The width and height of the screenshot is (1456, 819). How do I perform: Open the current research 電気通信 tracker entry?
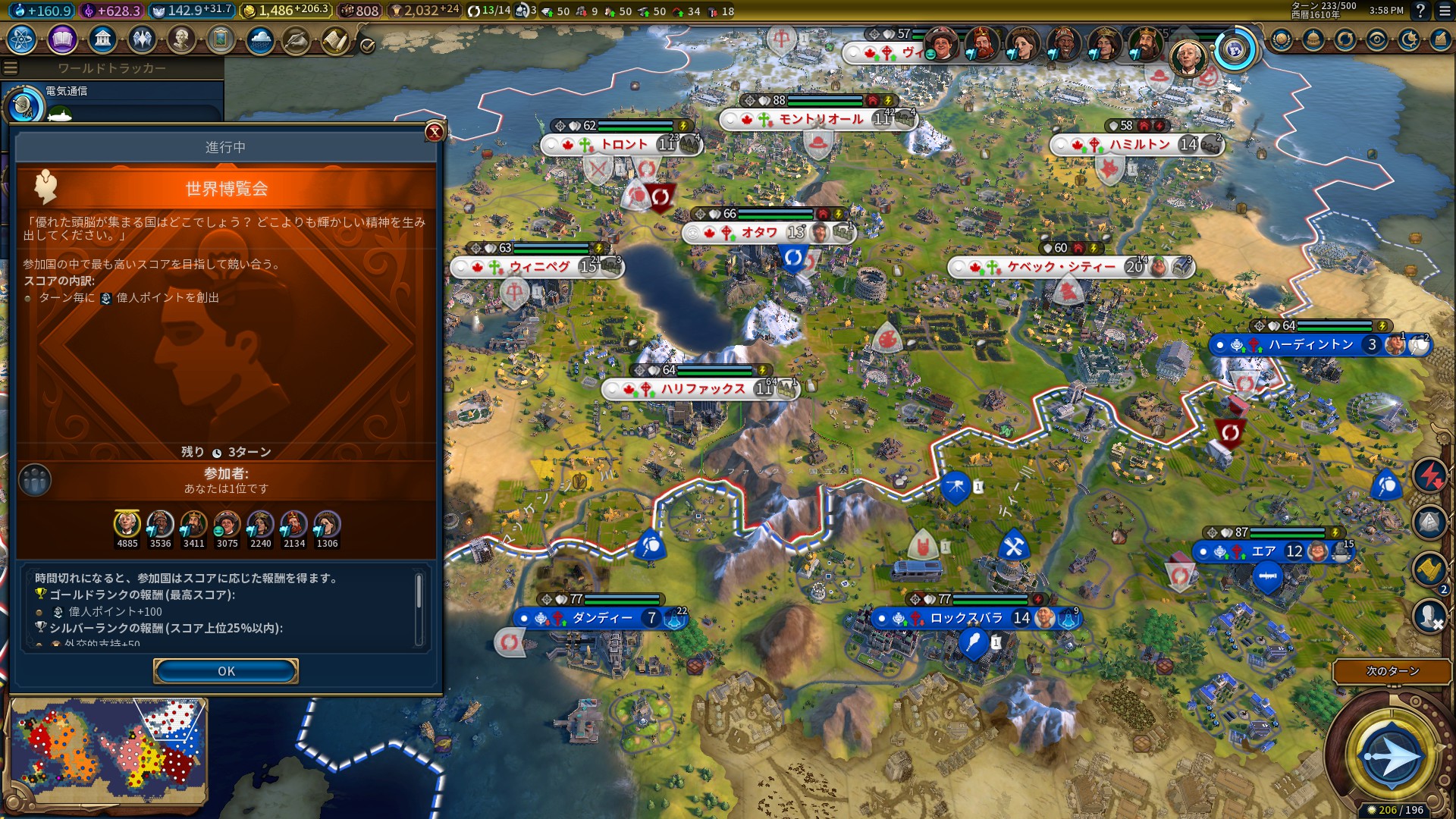coord(67,92)
